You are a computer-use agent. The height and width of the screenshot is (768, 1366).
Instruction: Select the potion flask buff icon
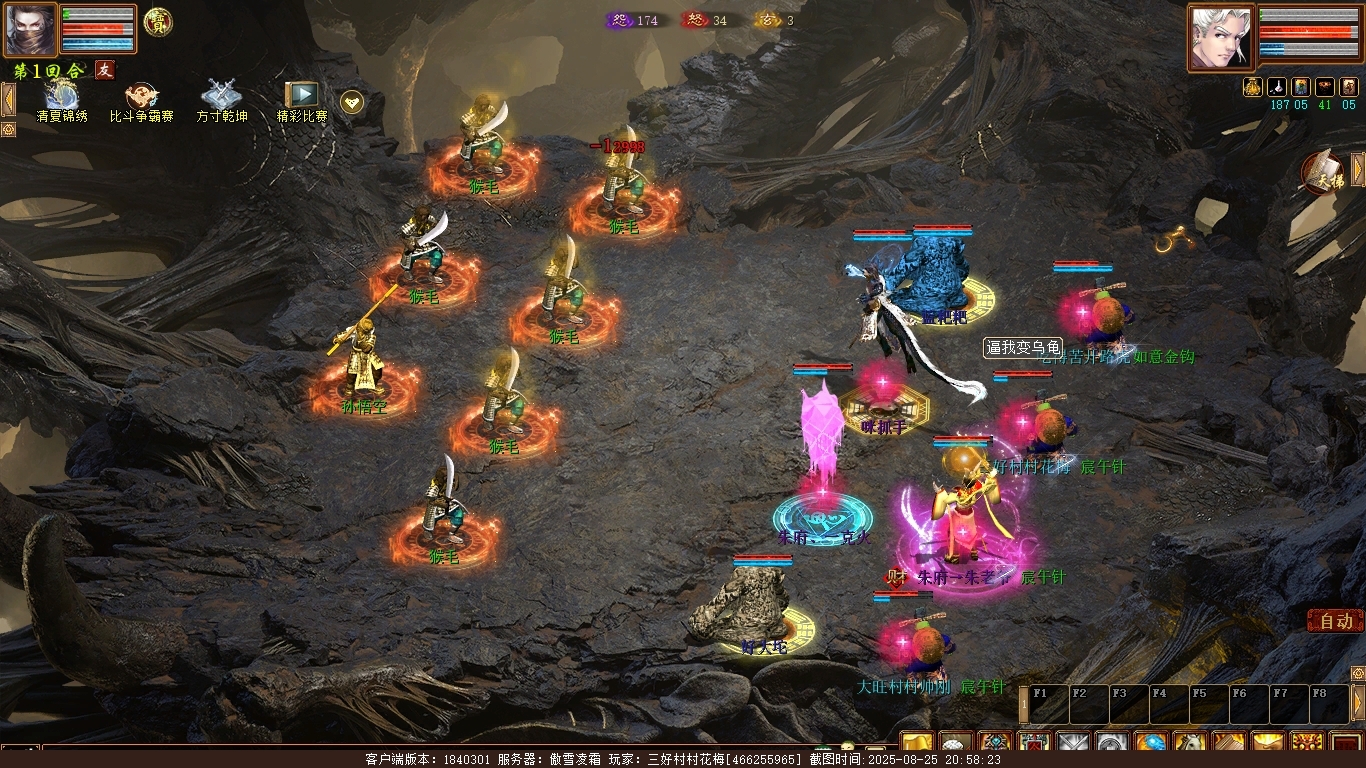1277,87
